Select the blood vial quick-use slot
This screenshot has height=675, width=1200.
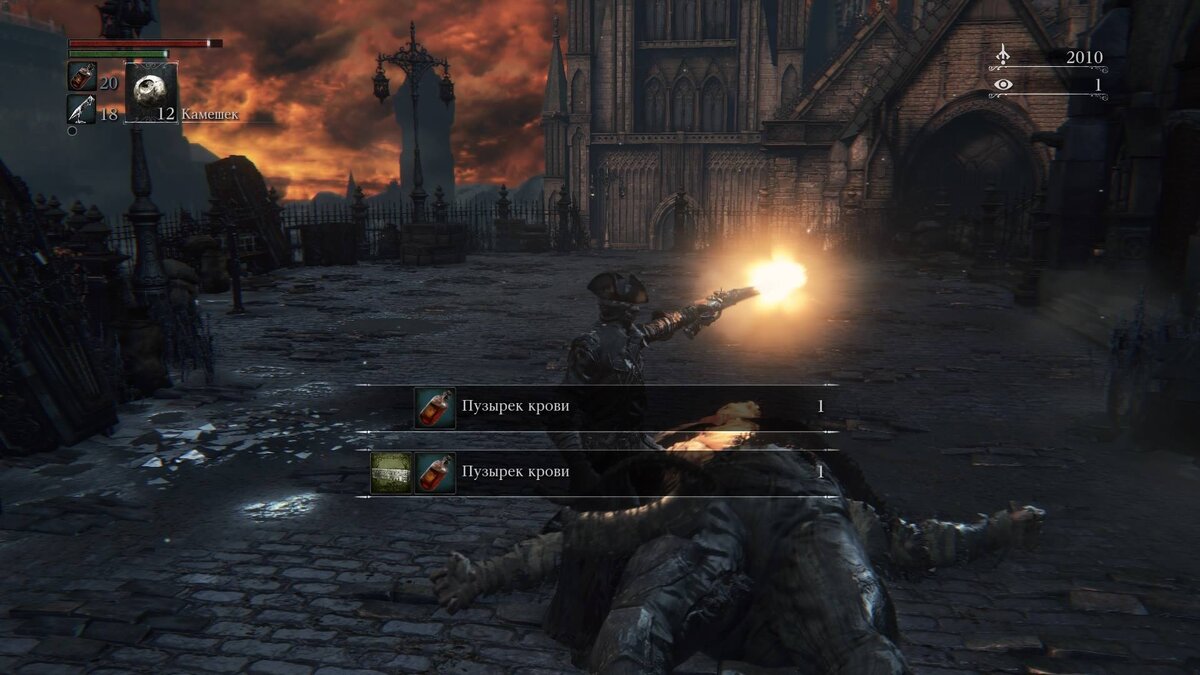coord(82,77)
